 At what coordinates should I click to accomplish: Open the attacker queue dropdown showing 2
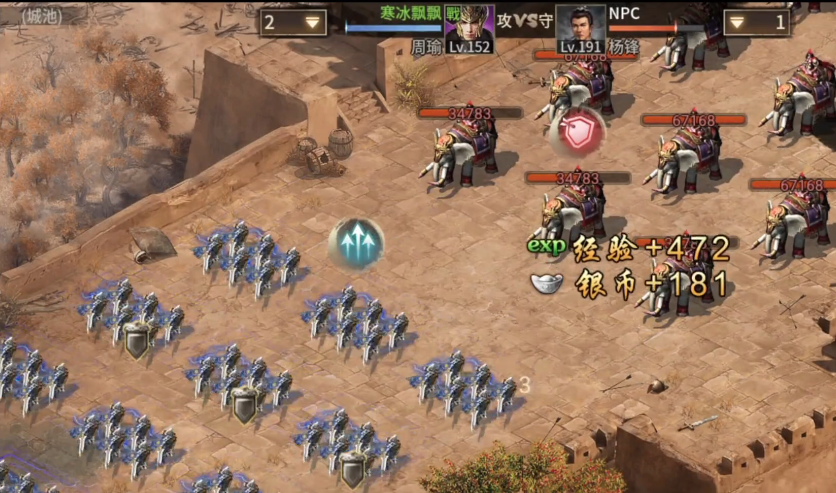(x=293, y=22)
